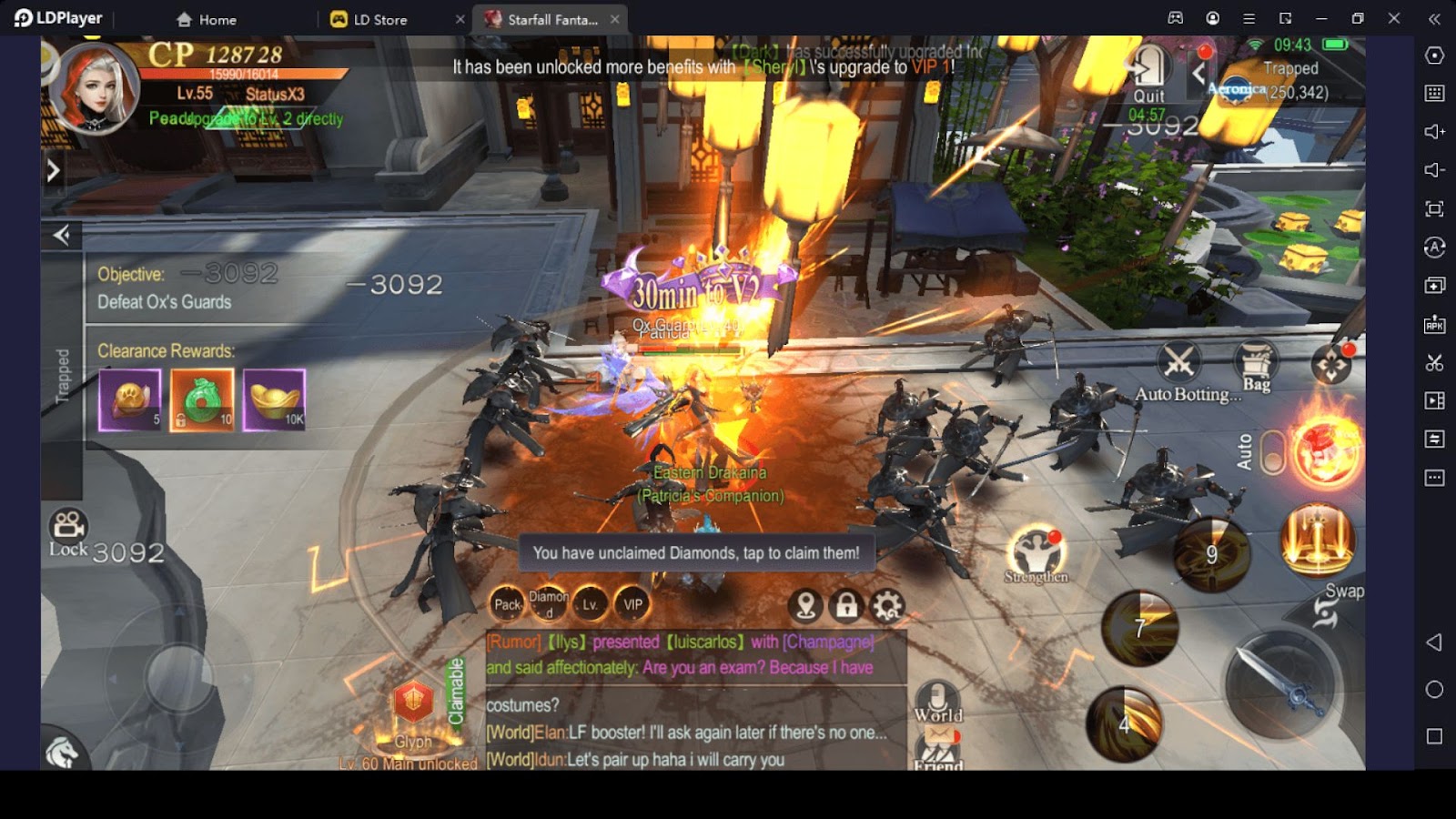
Task: Select the gold ingot clearance reward
Action: pos(274,399)
